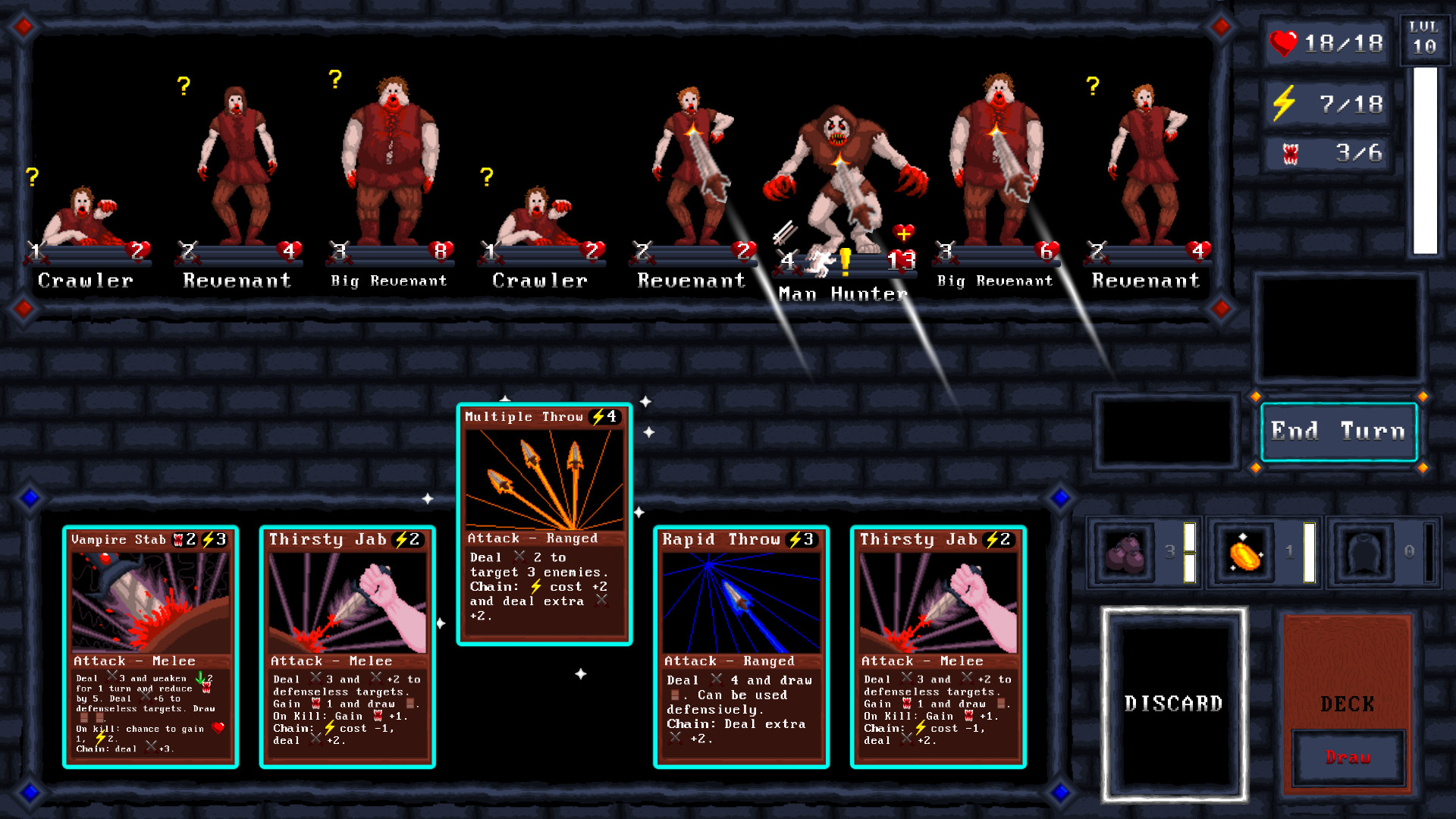Select the rightmost Thirsty Jab card
This screenshot has height=819, width=1456.
tap(939, 648)
